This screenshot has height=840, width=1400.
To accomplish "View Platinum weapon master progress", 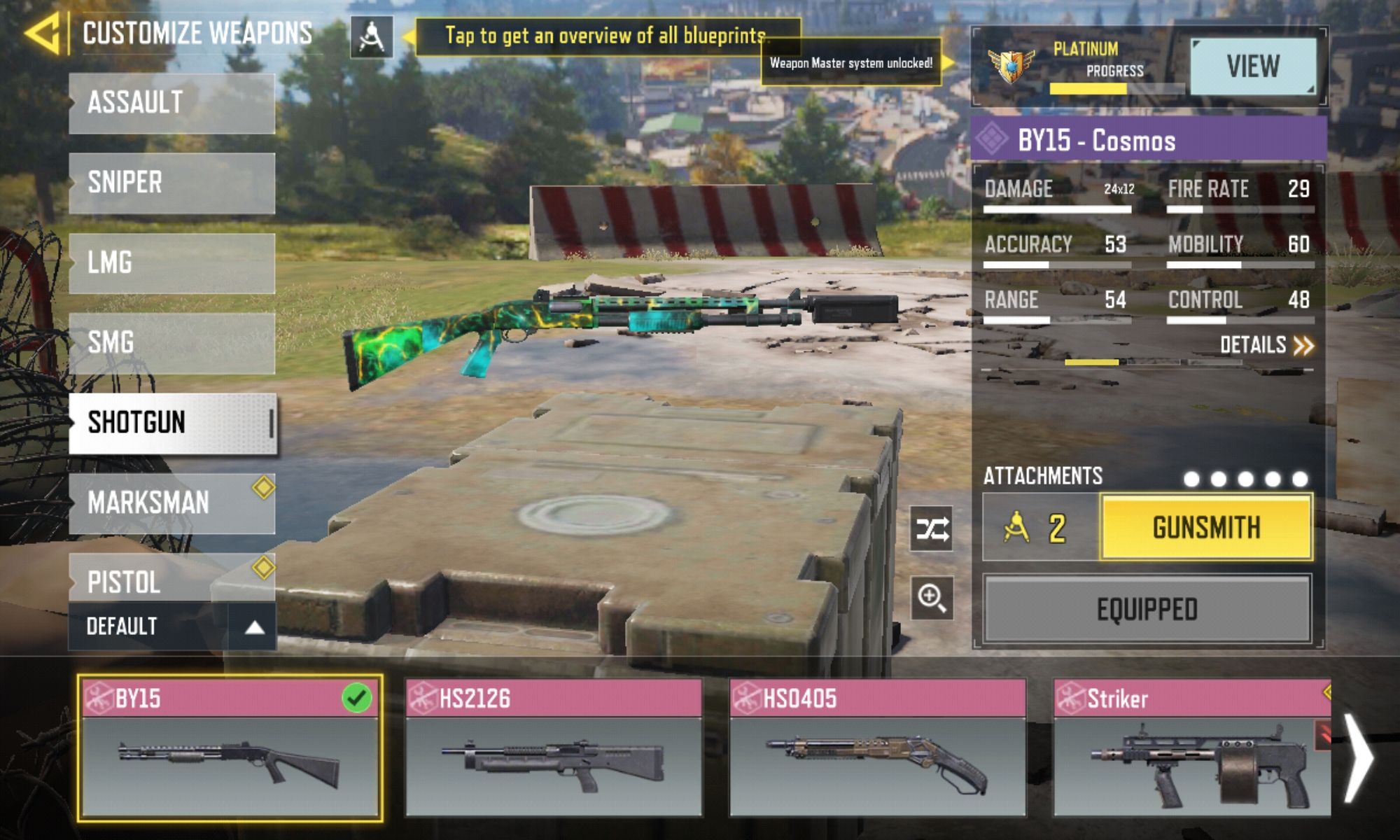I will click(1252, 66).
